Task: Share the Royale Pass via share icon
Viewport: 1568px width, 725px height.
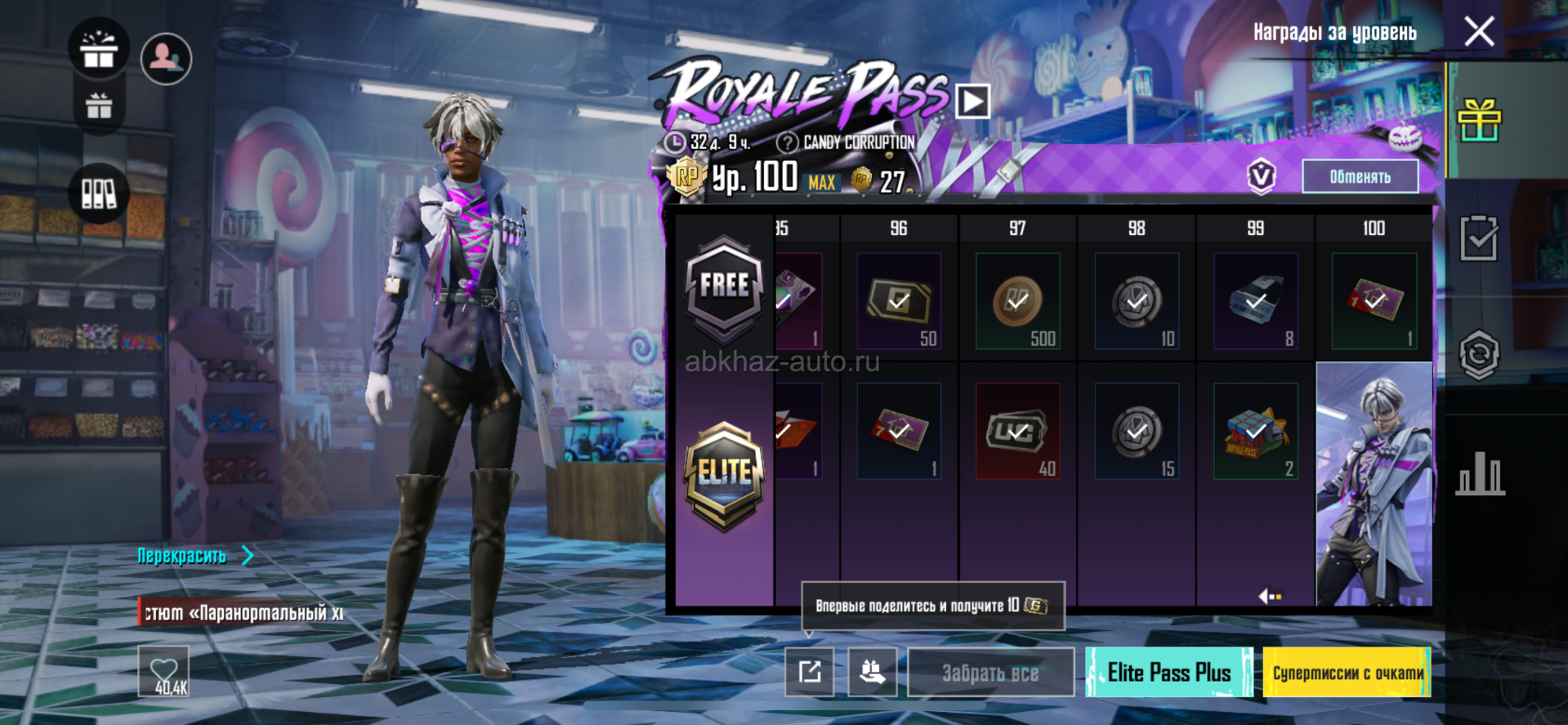Action: point(809,672)
